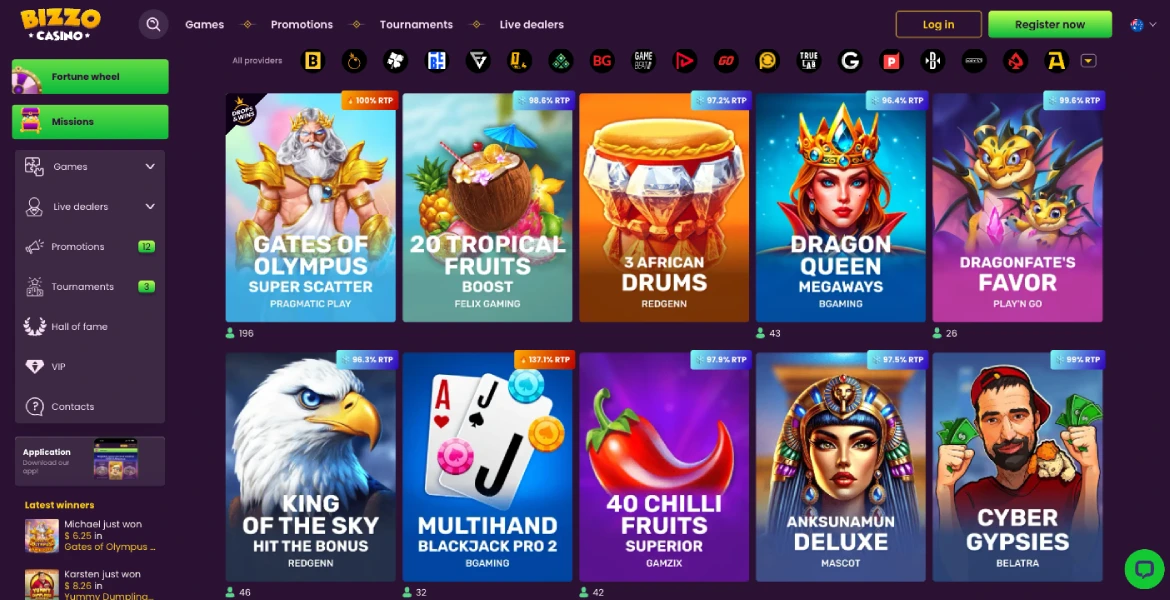Choose the Gates of Olympus Super Scatter game
Image resolution: width=1170 pixels, height=600 pixels.
point(310,208)
